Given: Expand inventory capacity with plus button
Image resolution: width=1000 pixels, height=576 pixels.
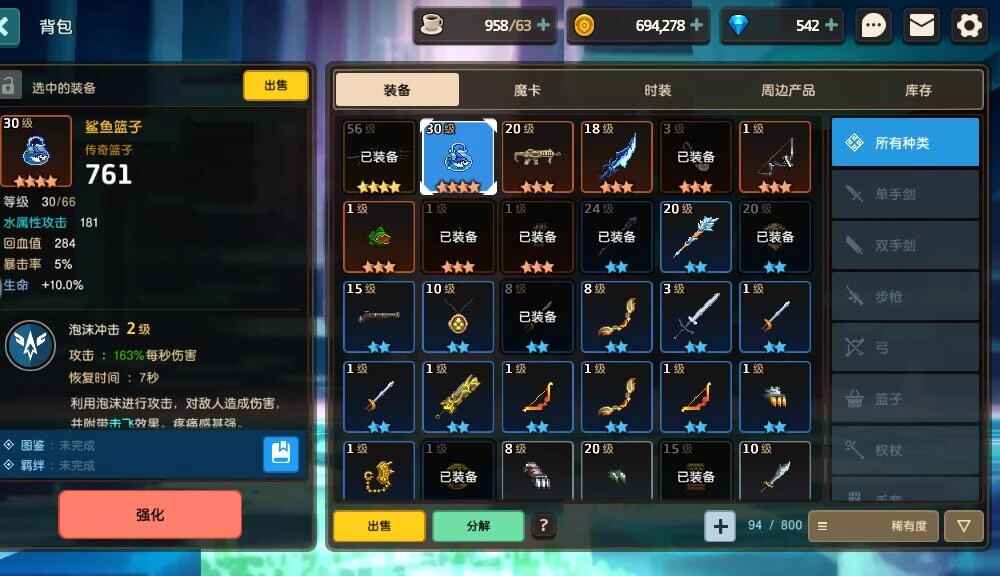Looking at the screenshot, I should pyautogui.click(x=720, y=525).
